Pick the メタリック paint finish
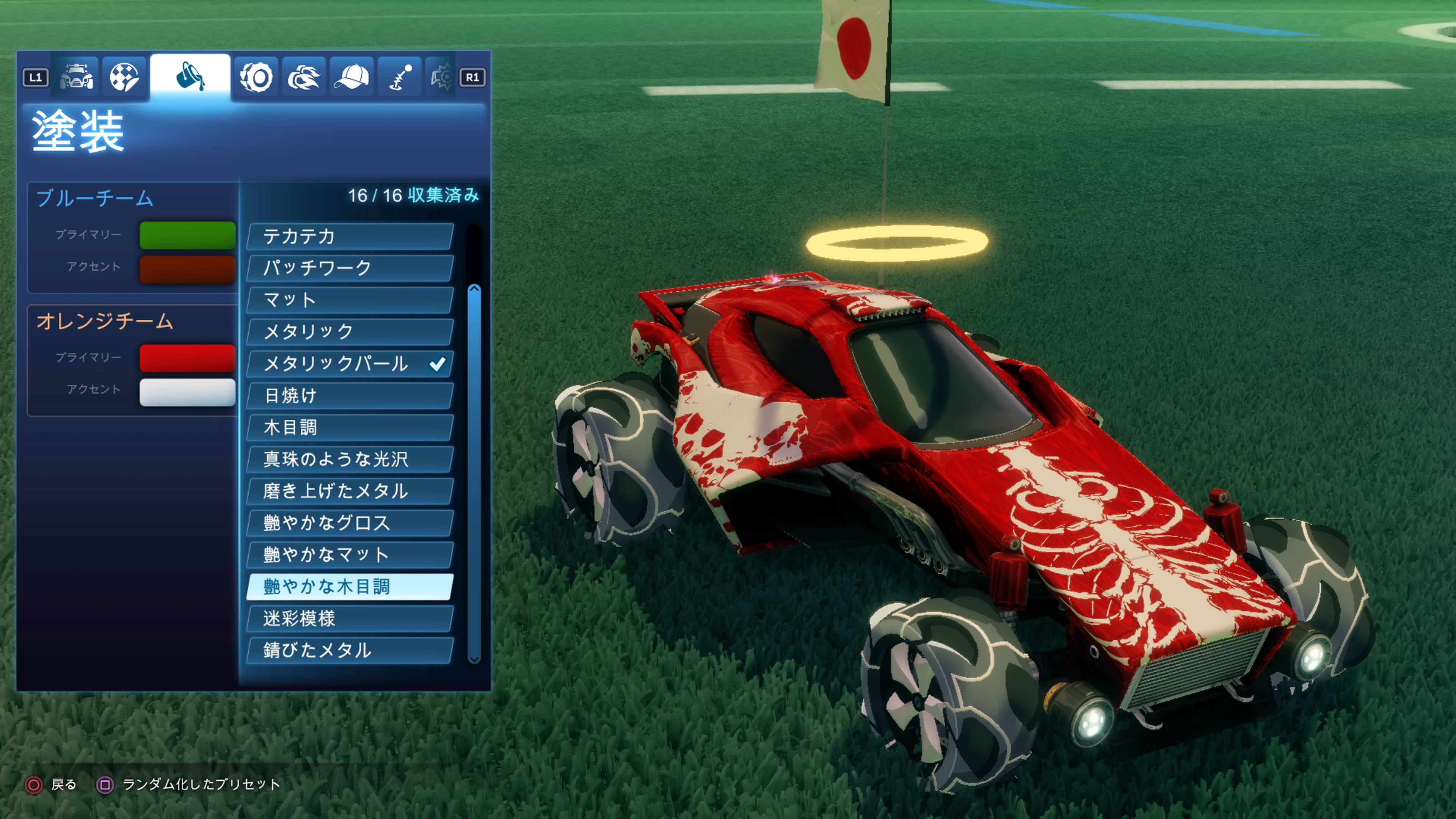 350,332
